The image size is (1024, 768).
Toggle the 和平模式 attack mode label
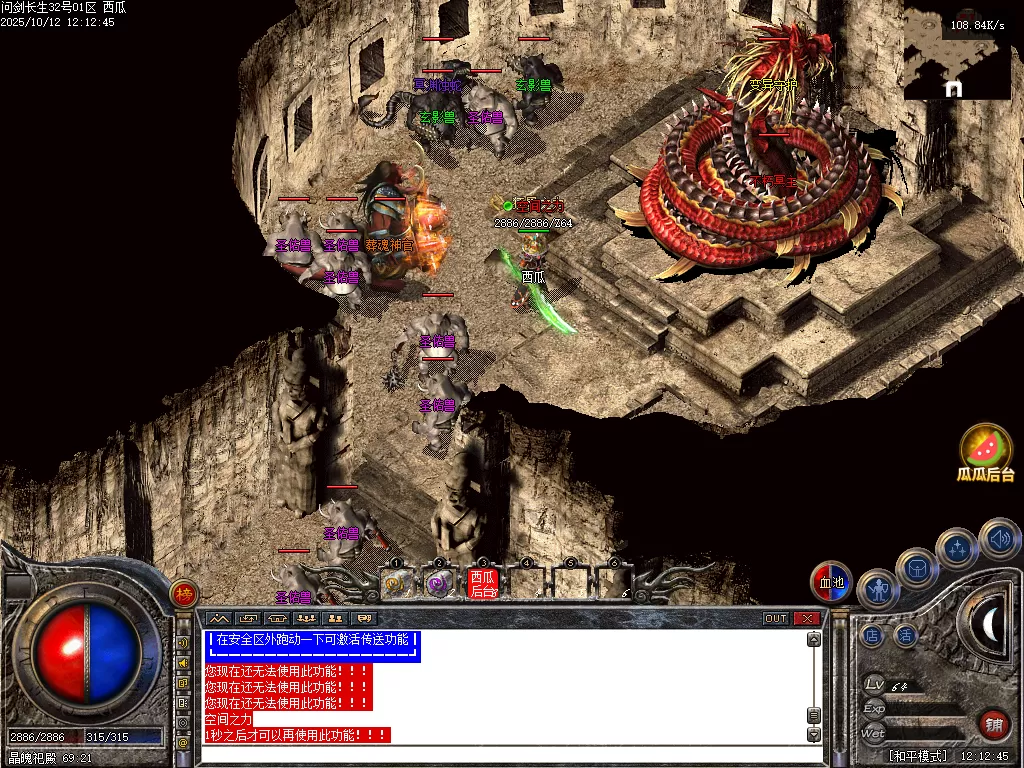pos(919,756)
